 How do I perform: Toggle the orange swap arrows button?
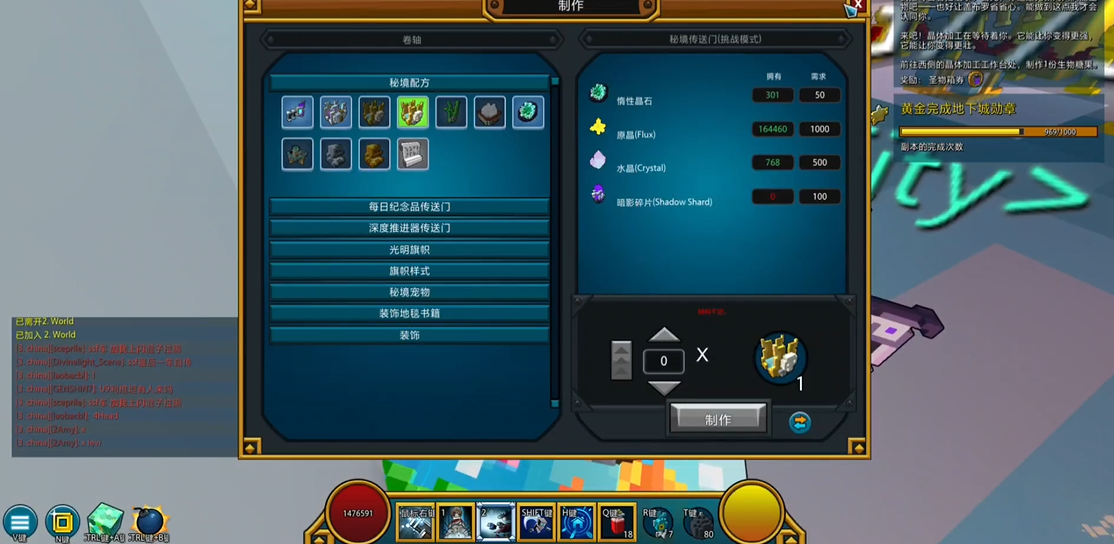[x=799, y=422]
